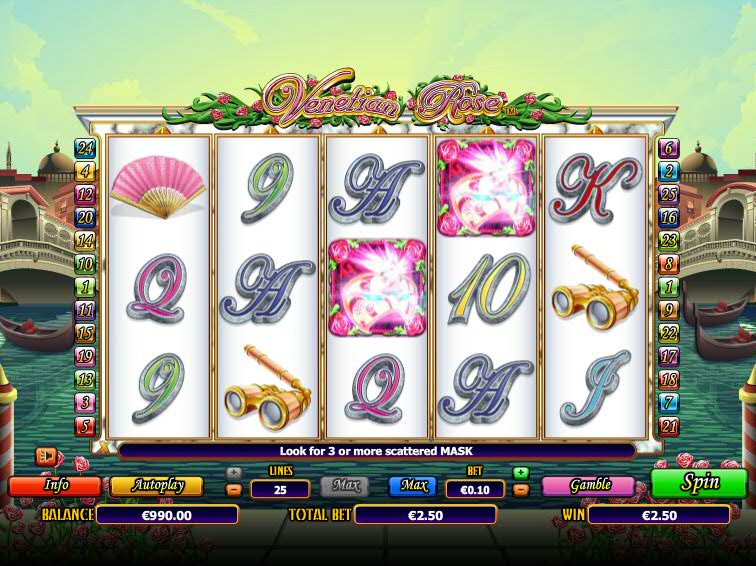Activate payline 10 marker

[86, 264]
